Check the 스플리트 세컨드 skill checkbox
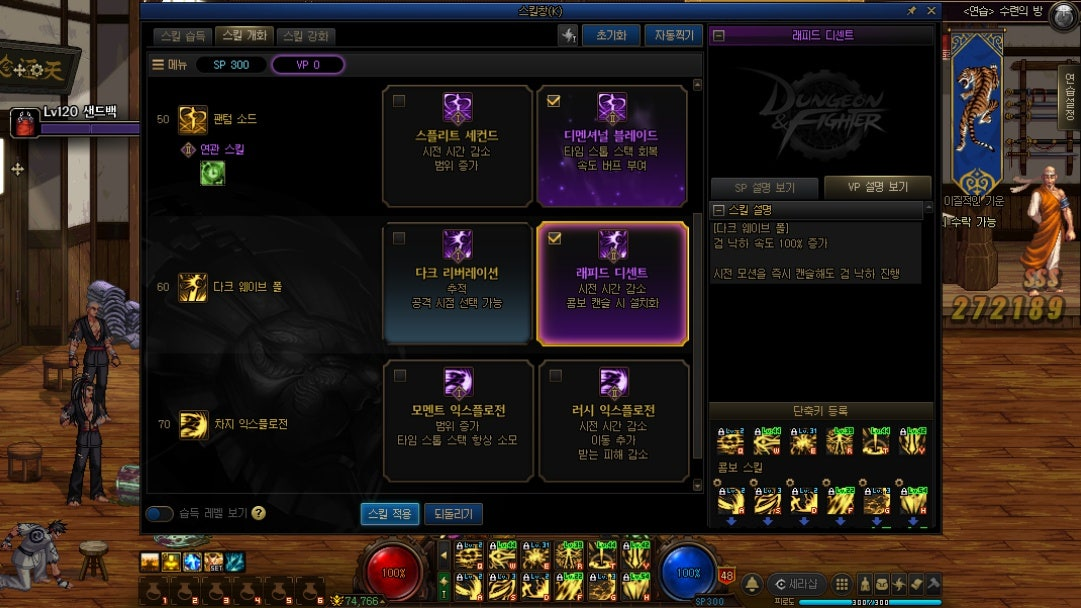 [x=400, y=101]
